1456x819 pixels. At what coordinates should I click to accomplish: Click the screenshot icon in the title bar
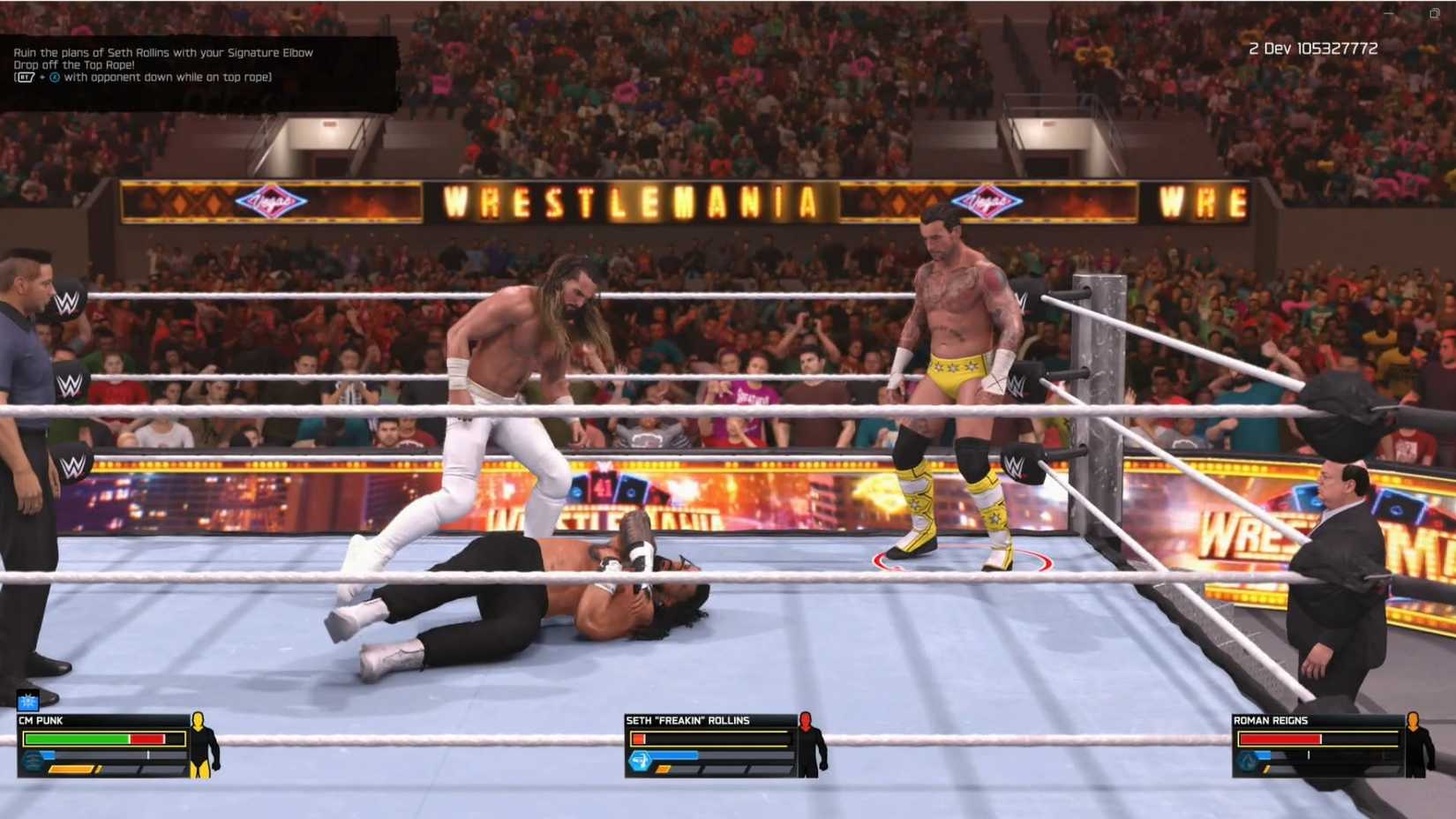click(1435, 12)
